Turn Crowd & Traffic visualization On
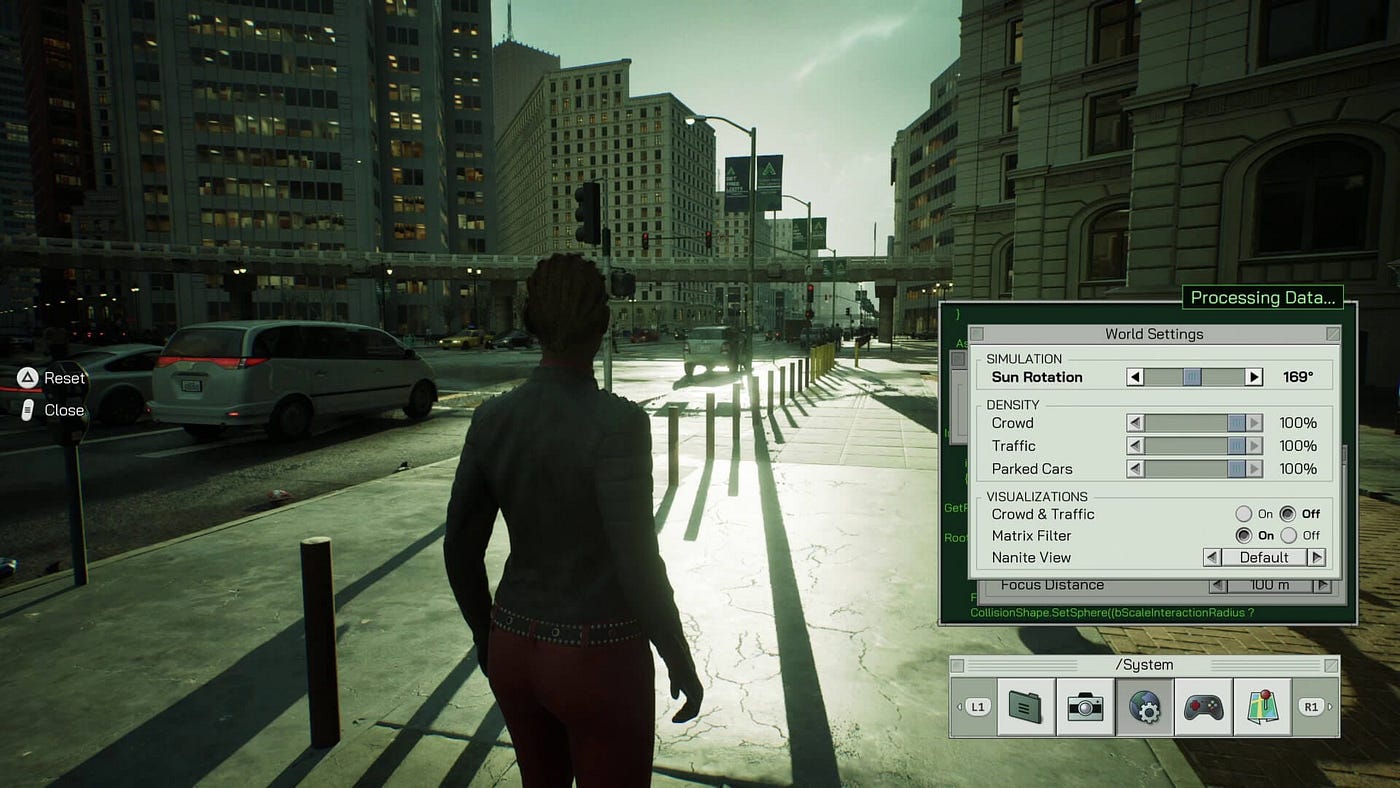The height and width of the screenshot is (788, 1400). (x=1244, y=514)
